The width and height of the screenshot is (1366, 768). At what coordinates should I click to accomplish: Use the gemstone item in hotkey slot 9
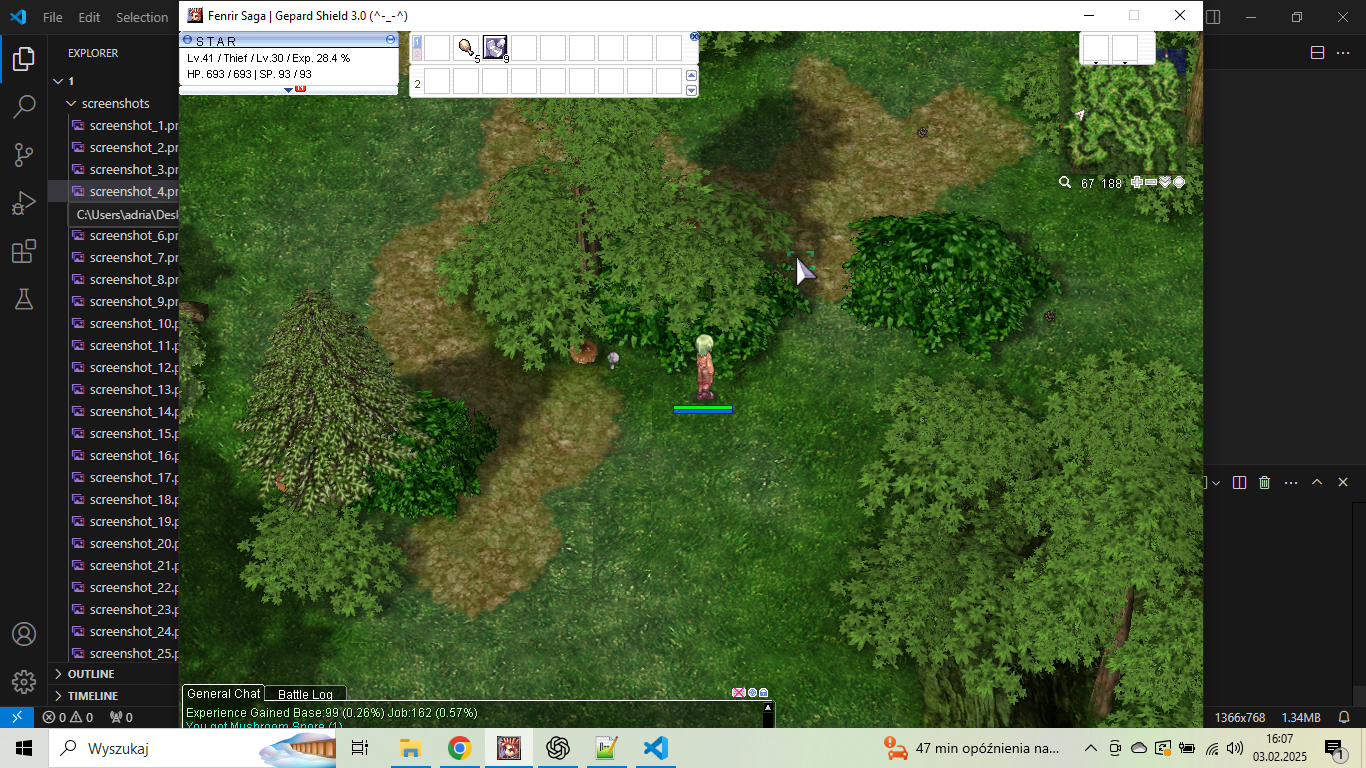(x=495, y=48)
